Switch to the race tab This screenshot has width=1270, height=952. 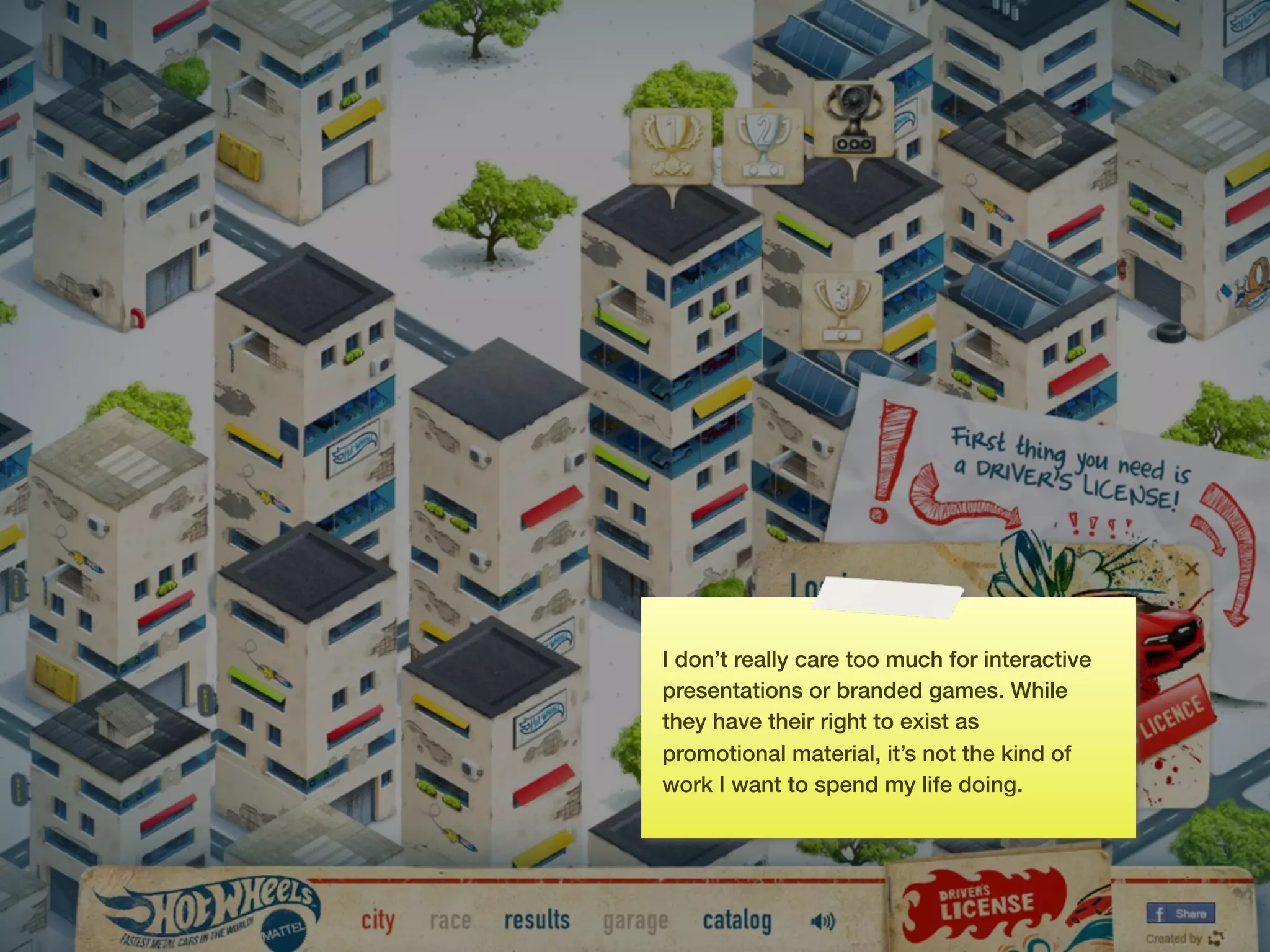(x=450, y=921)
